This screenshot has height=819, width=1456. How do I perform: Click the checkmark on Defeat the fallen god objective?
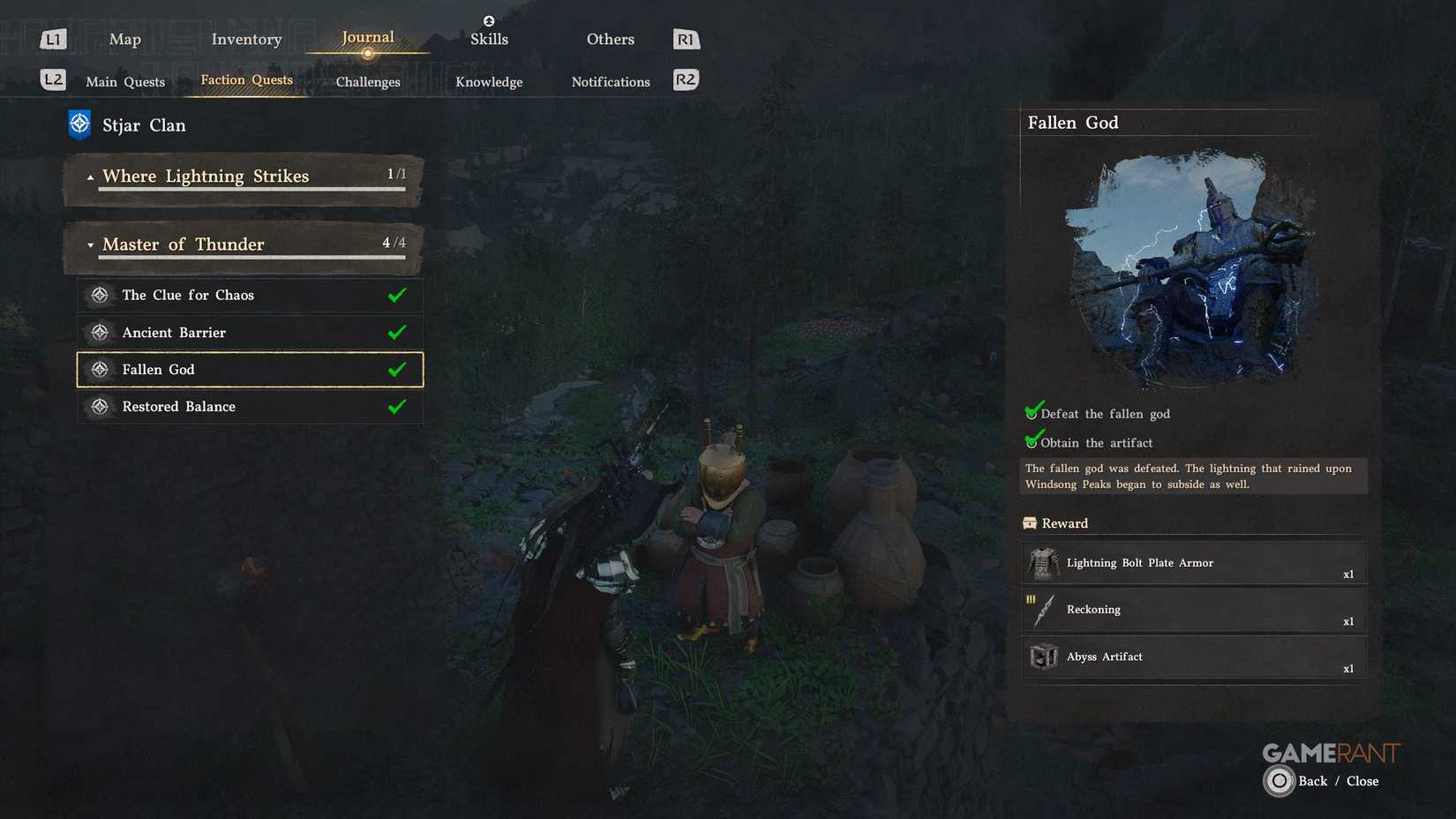(x=1032, y=411)
